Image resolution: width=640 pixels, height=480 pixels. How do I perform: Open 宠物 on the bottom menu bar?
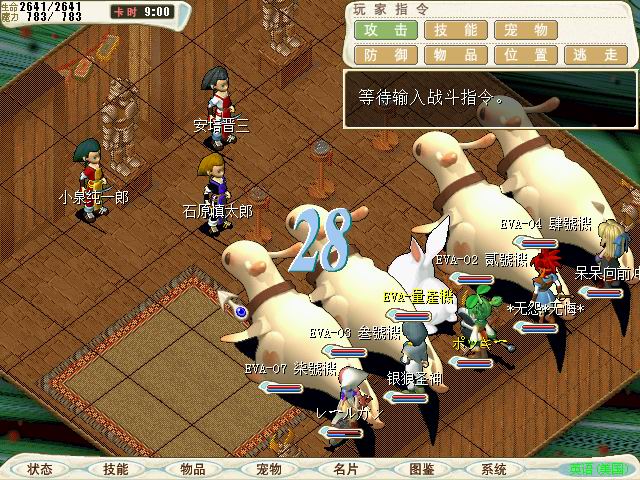(x=269, y=469)
